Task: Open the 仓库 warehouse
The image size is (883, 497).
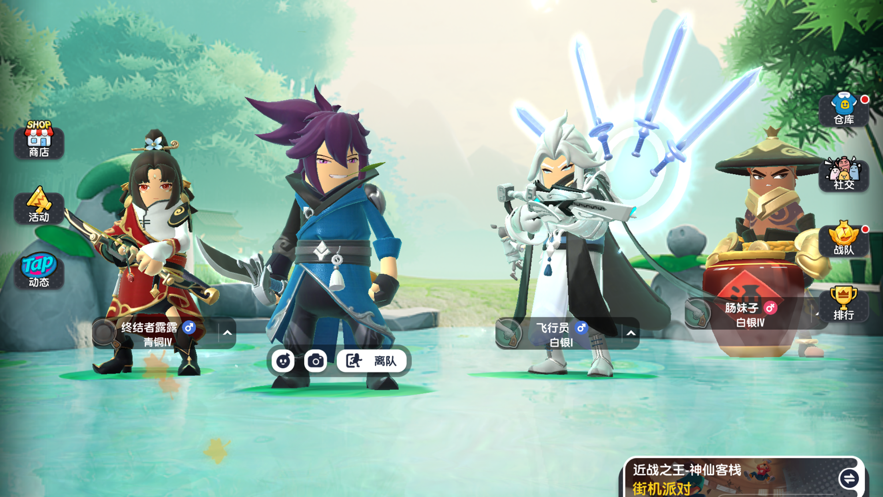Action: click(x=844, y=109)
